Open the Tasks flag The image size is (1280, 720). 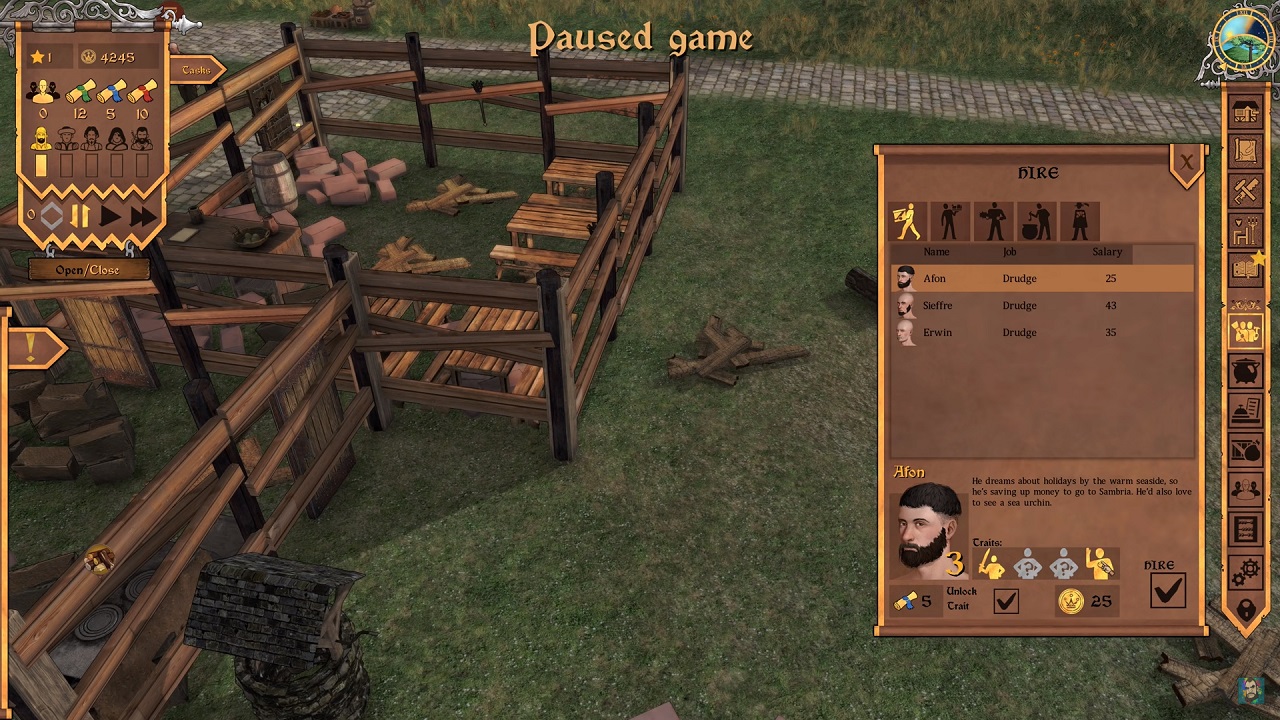point(197,69)
